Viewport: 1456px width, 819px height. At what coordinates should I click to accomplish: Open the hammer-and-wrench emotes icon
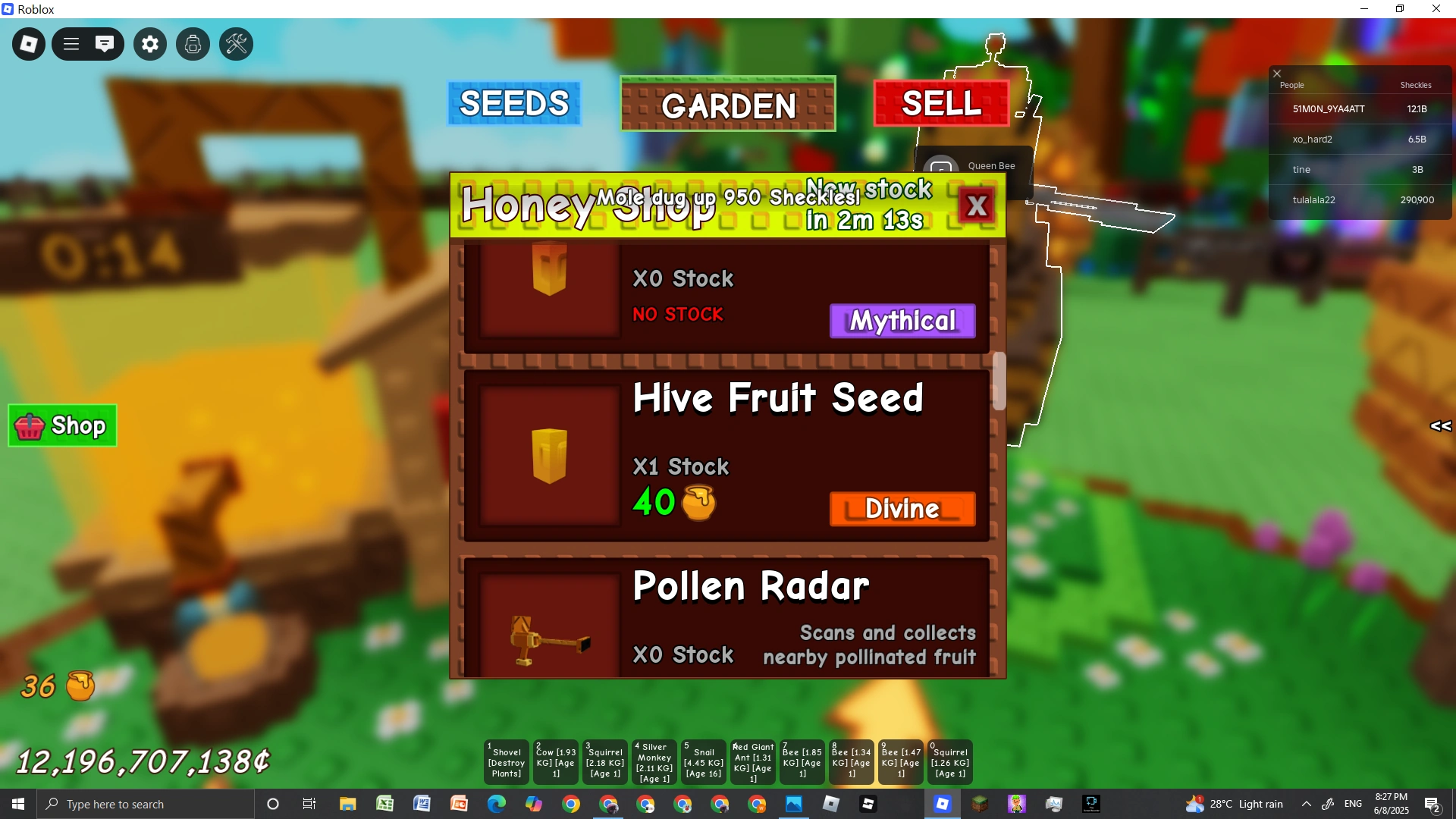click(x=236, y=43)
